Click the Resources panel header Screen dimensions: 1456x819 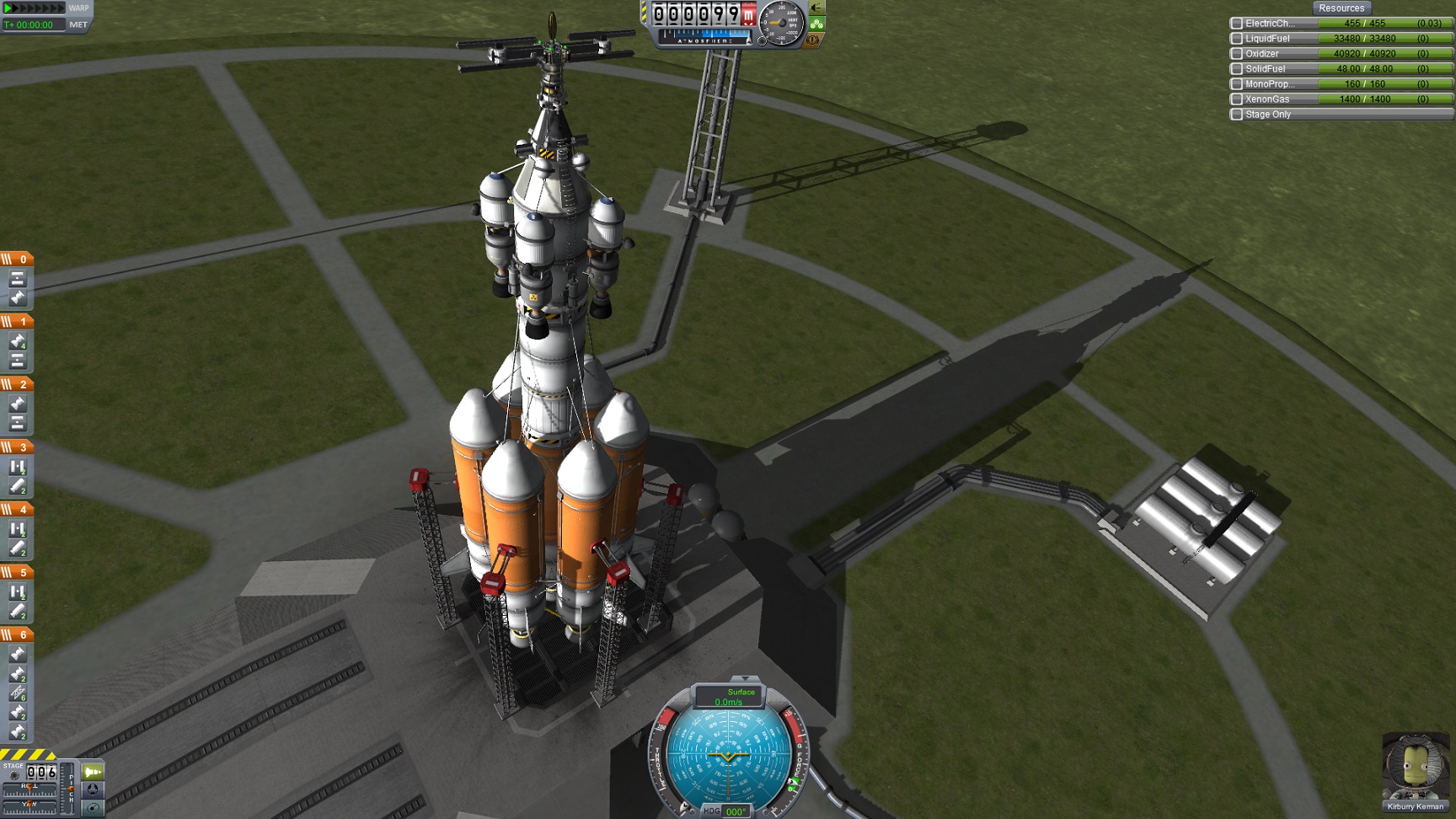(x=1341, y=8)
